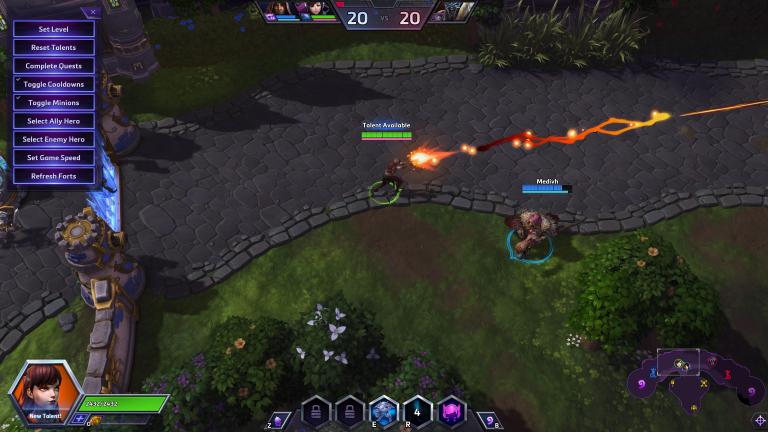Open the Select Enemy Hero option
This screenshot has width=768, height=432.
point(54,139)
